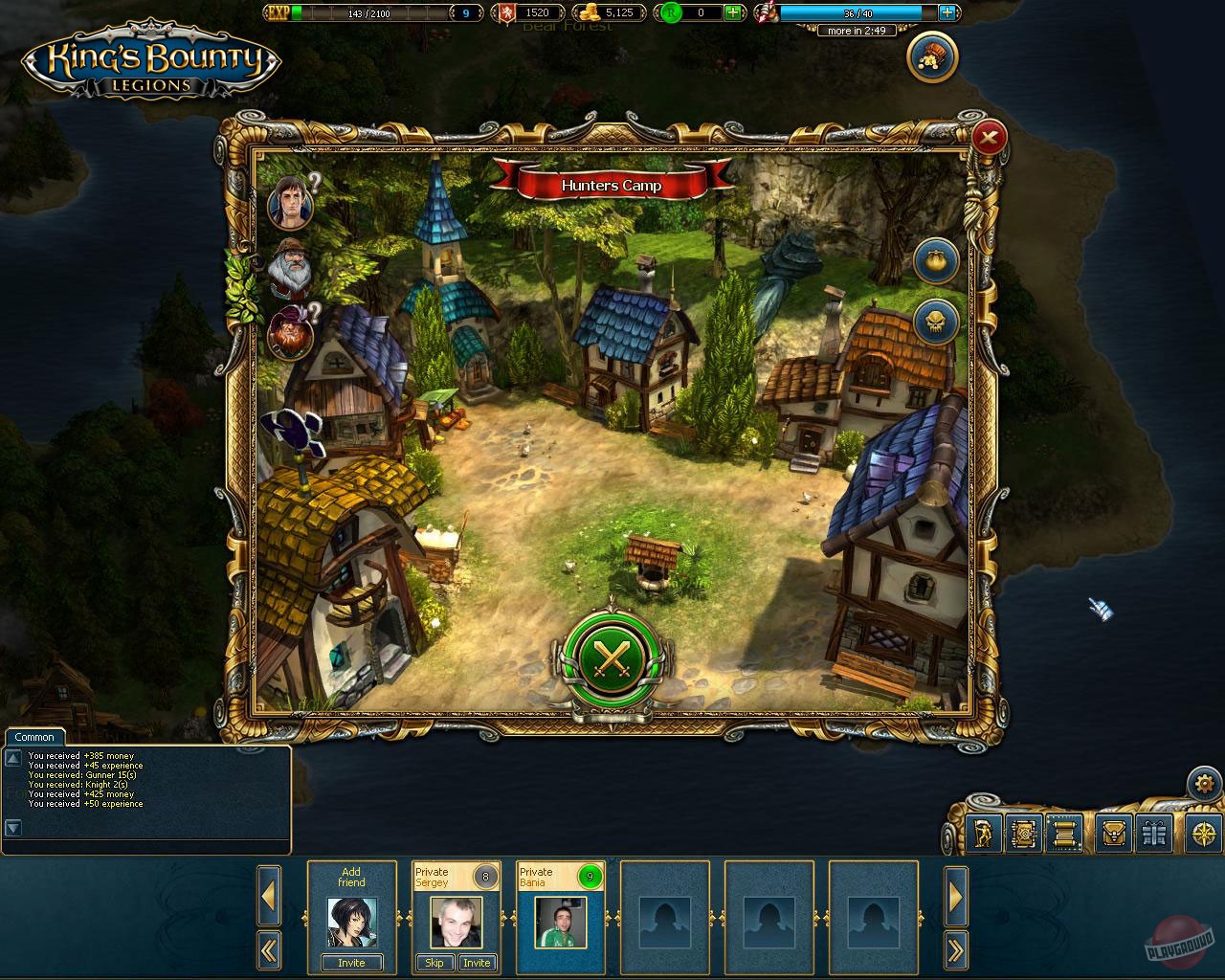Open the spellbook
The height and width of the screenshot is (980, 1225).
1025,834
